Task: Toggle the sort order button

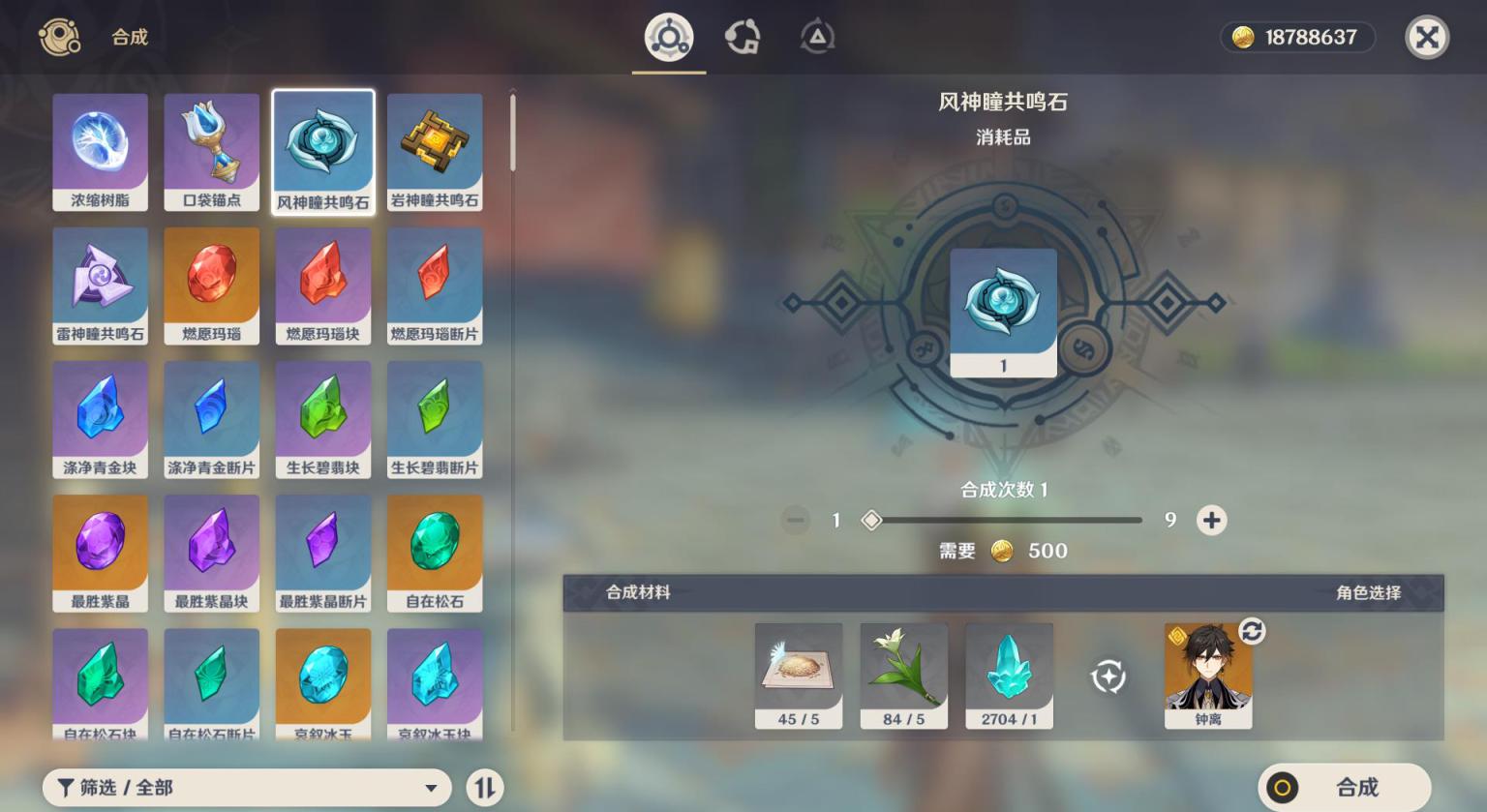Action: pos(485,788)
